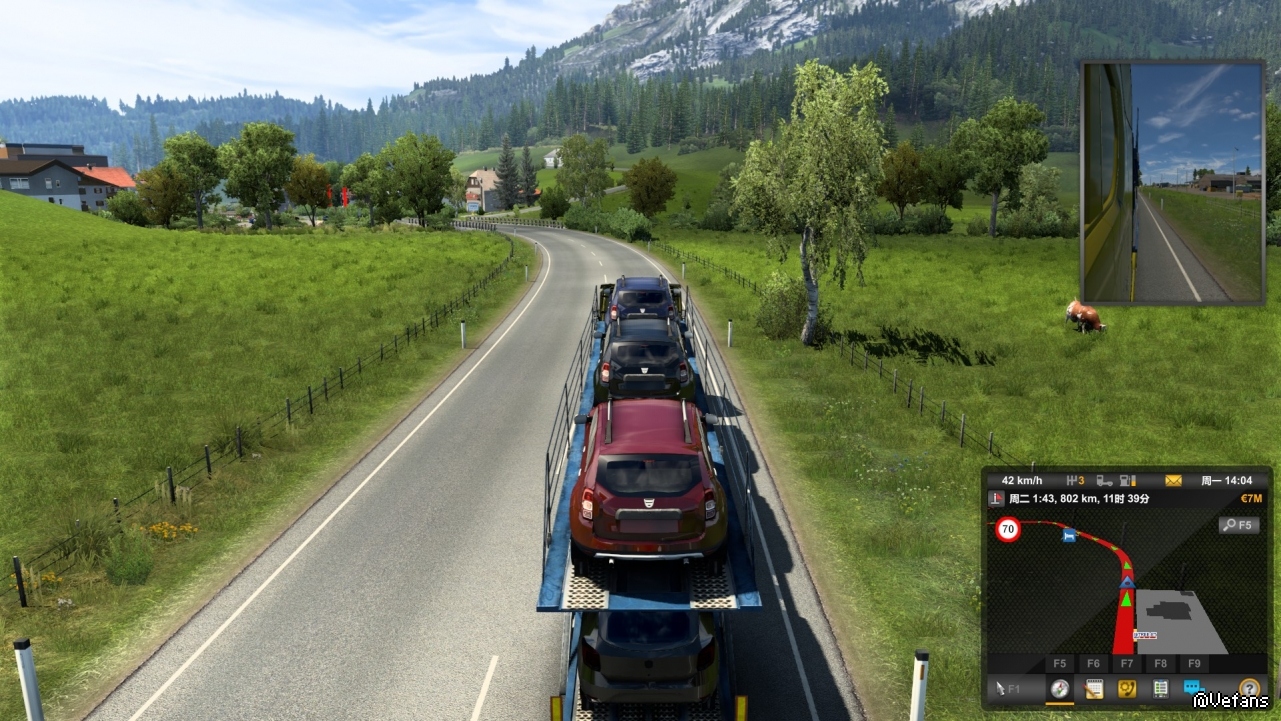Switch to the job notepad tab

point(1093,688)
